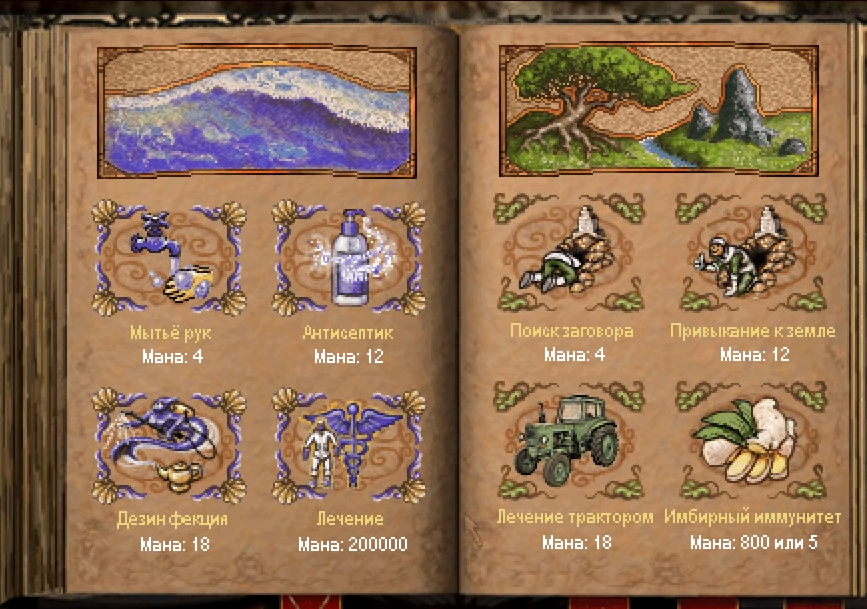Viewport: 867px width, 609px height.
Task: Select the Лечение medic spell
Action: pyautogui.click(x=350, y=445)
